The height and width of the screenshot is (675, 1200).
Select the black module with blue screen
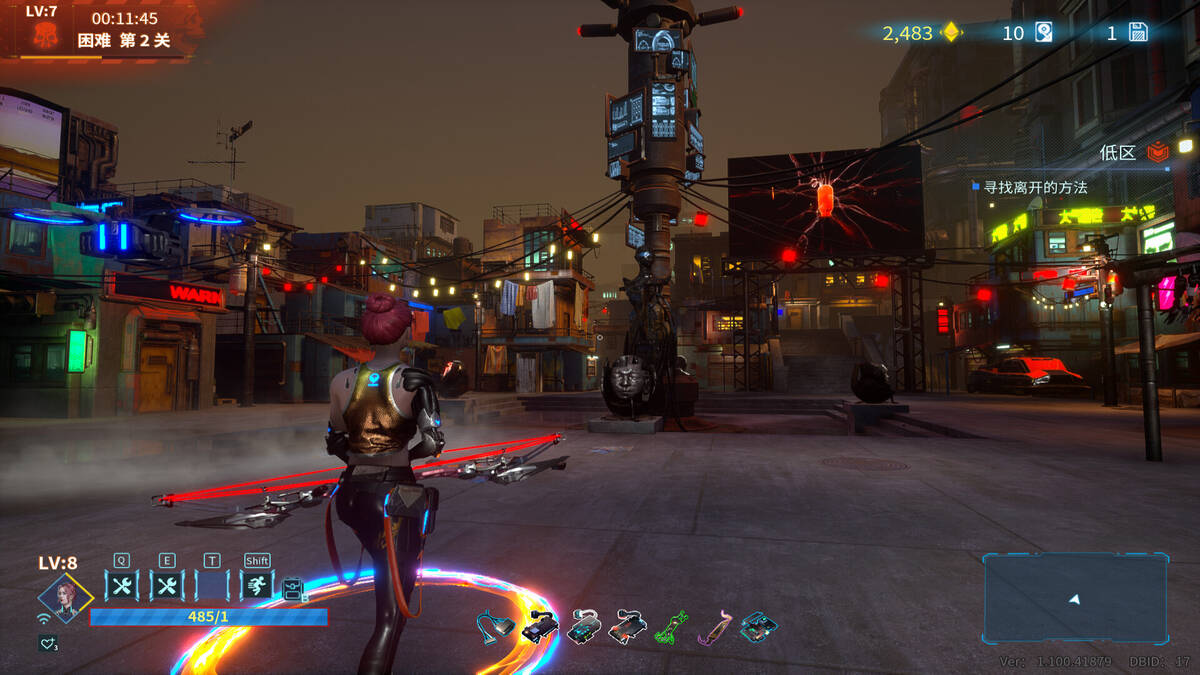click(539, 627)
